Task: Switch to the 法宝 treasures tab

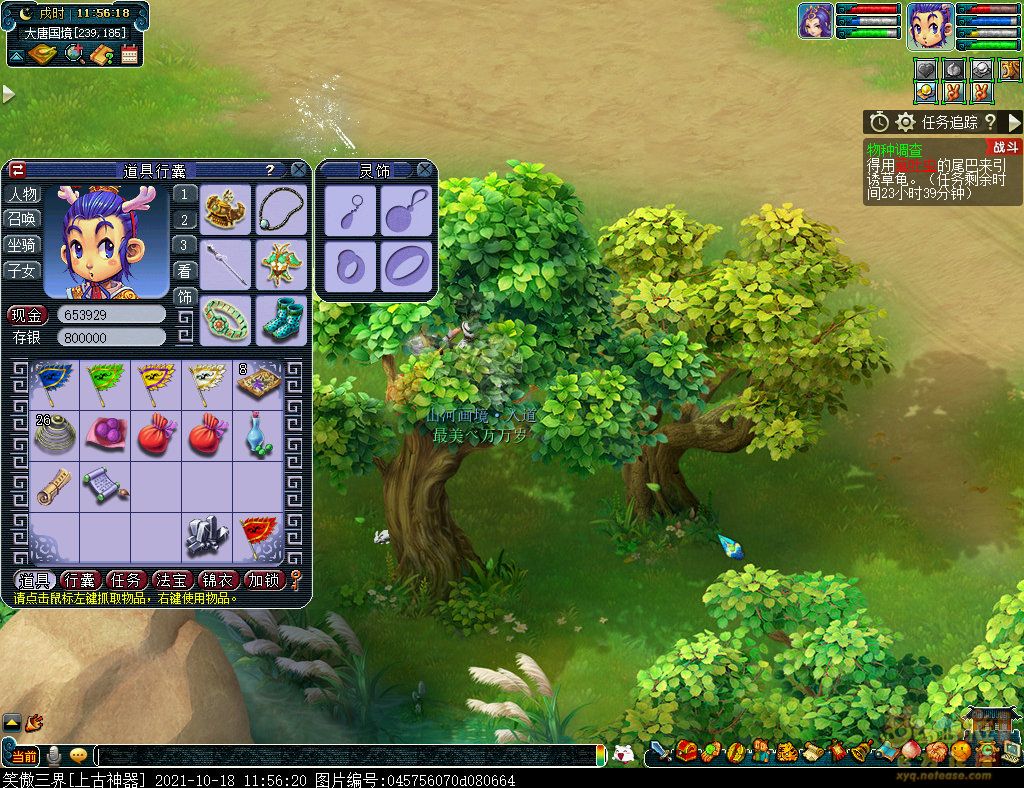Action: tap(172, 580)
